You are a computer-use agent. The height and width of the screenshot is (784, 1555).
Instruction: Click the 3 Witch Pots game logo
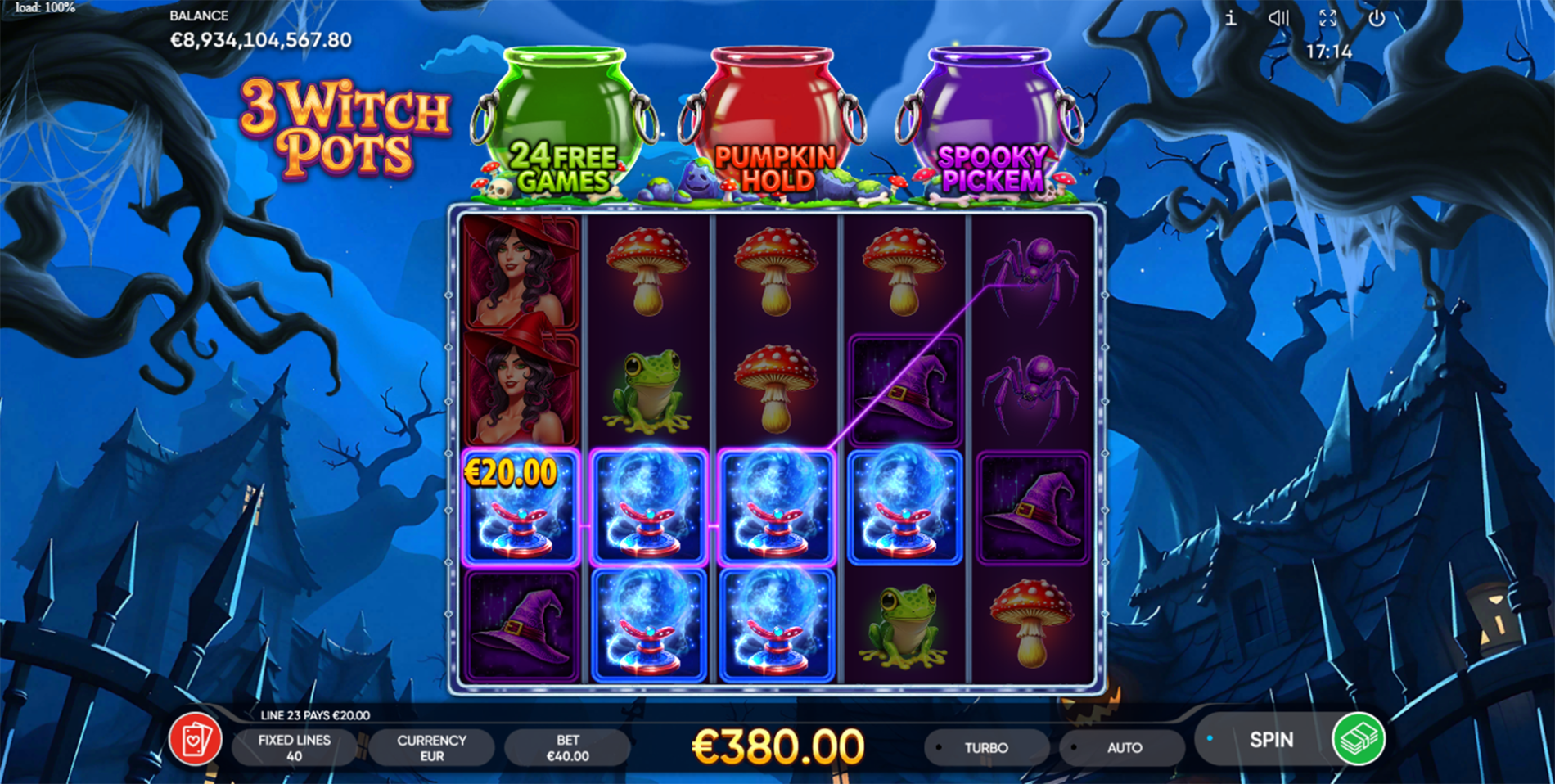[x=344, y=125]
